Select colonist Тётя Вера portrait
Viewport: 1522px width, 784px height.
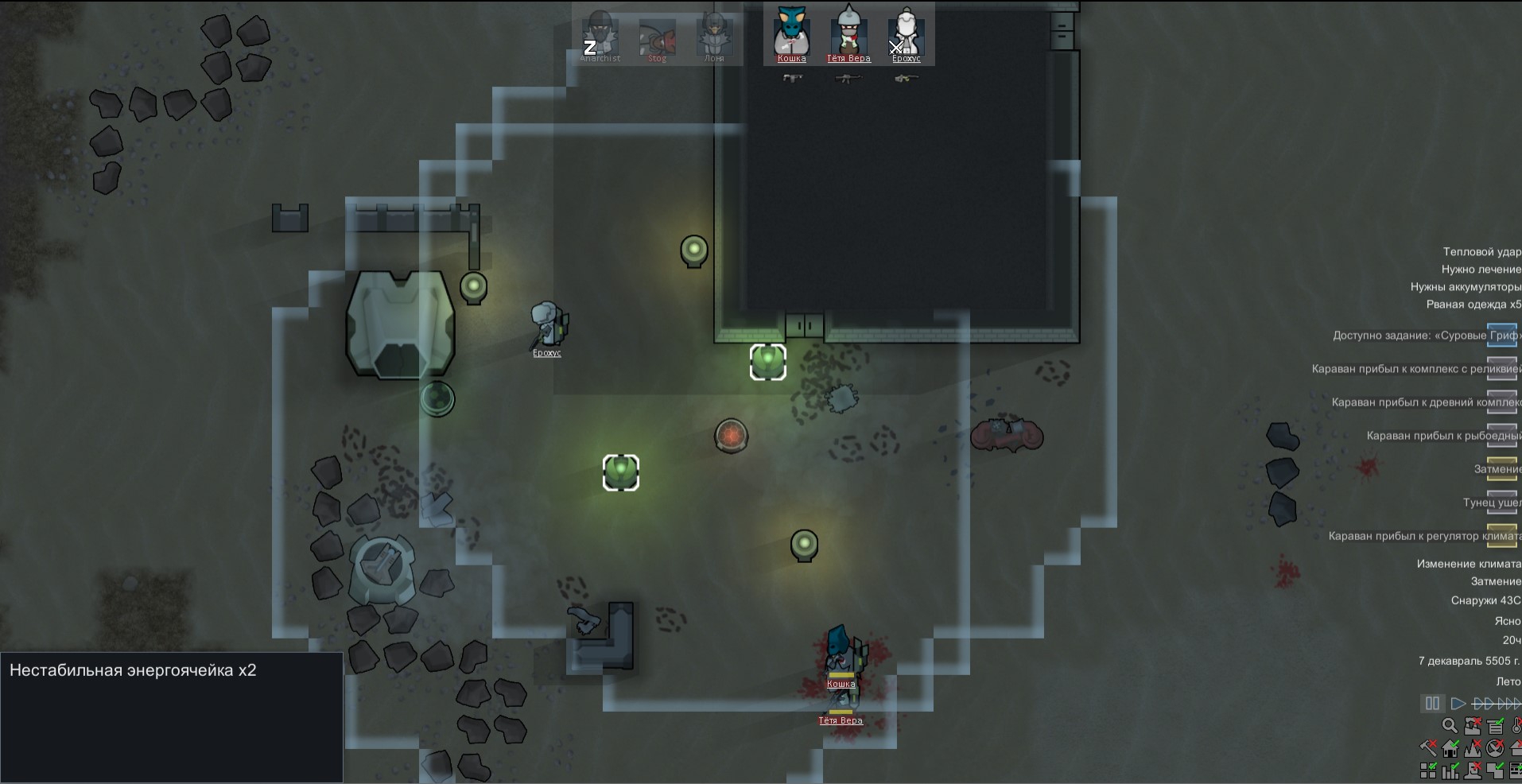coord(848,35)
